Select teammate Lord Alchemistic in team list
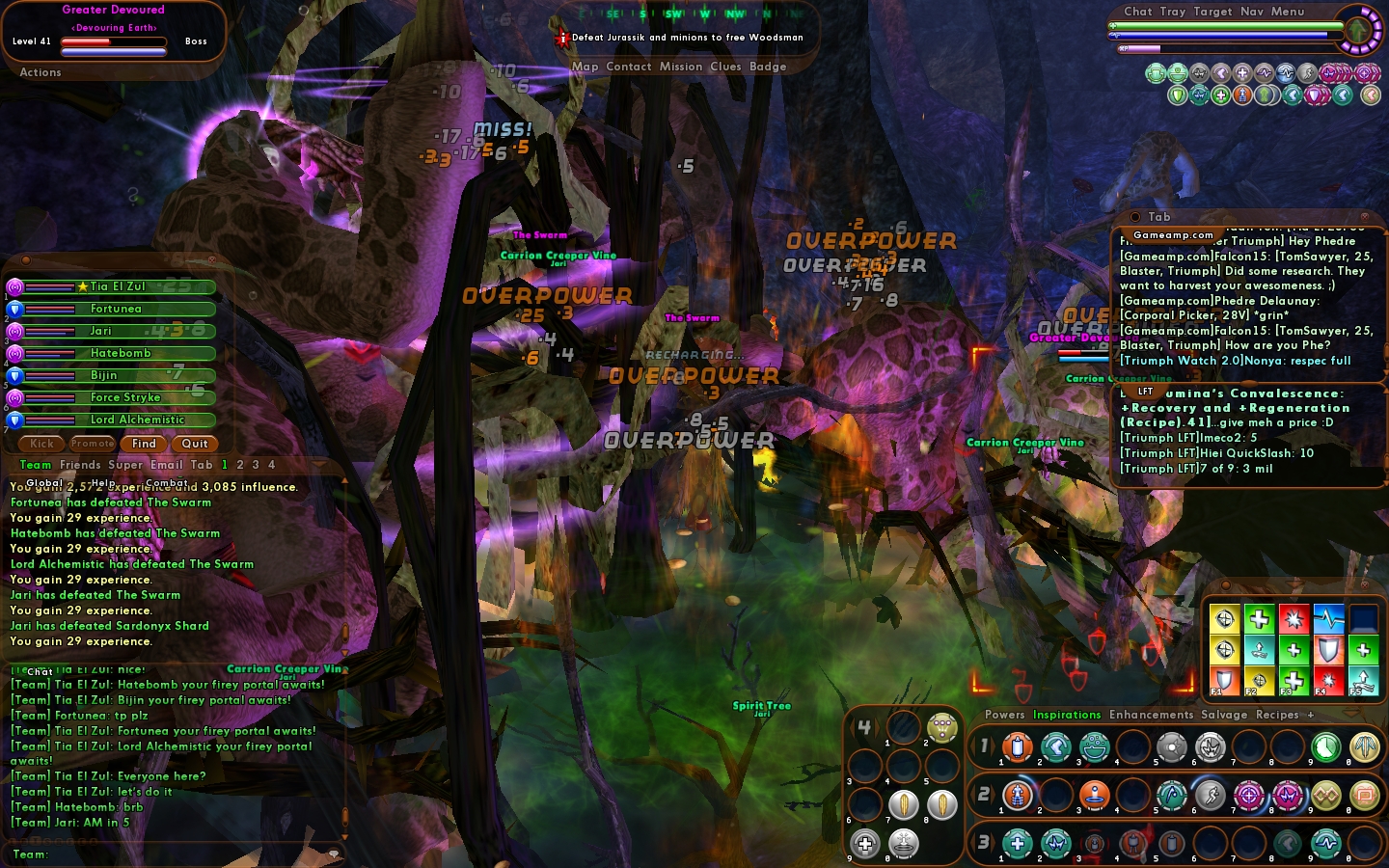Viewport: 1389px width, 868px height. coord(137,420)
